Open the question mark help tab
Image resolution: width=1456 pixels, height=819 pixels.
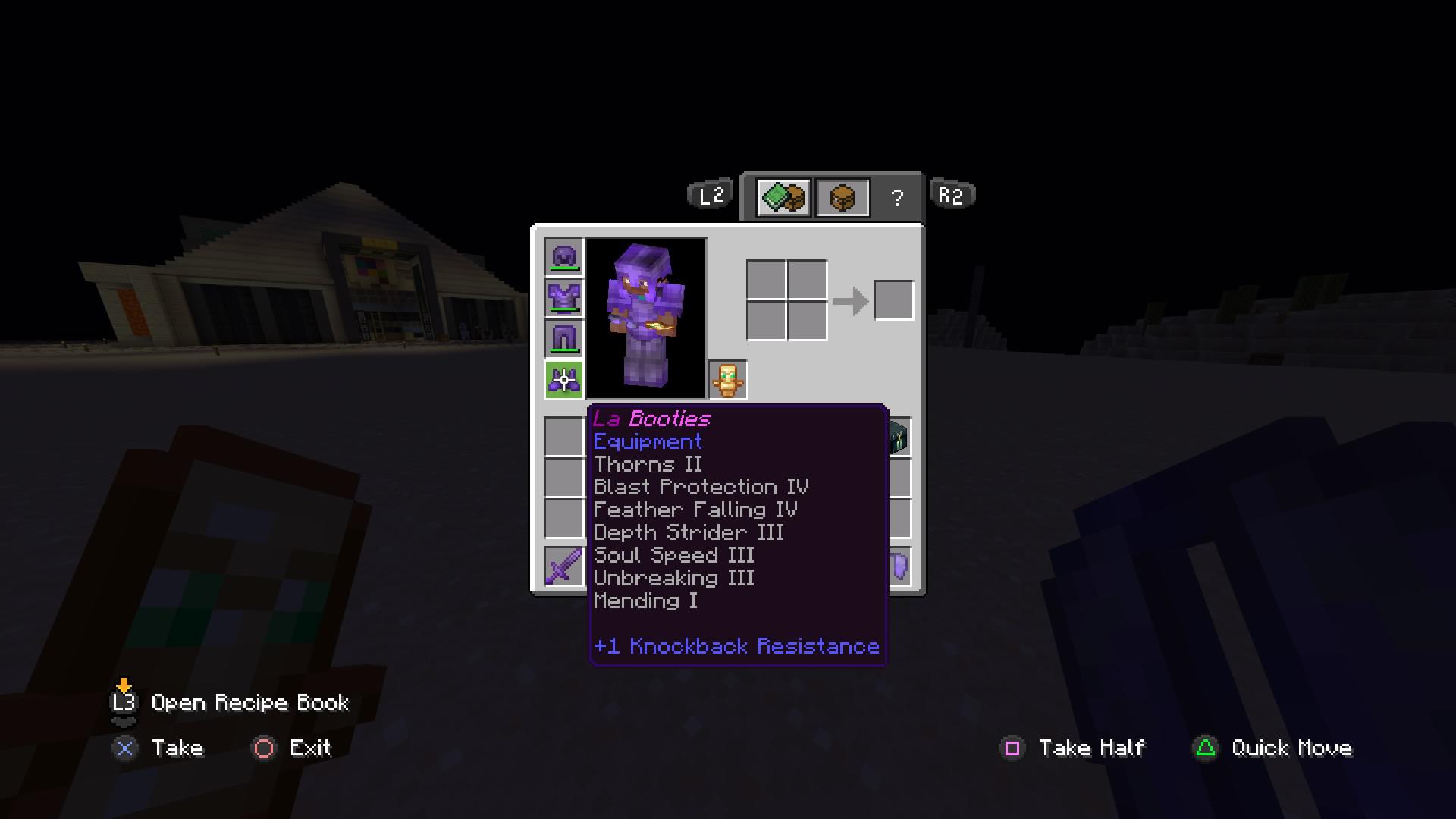898,196
